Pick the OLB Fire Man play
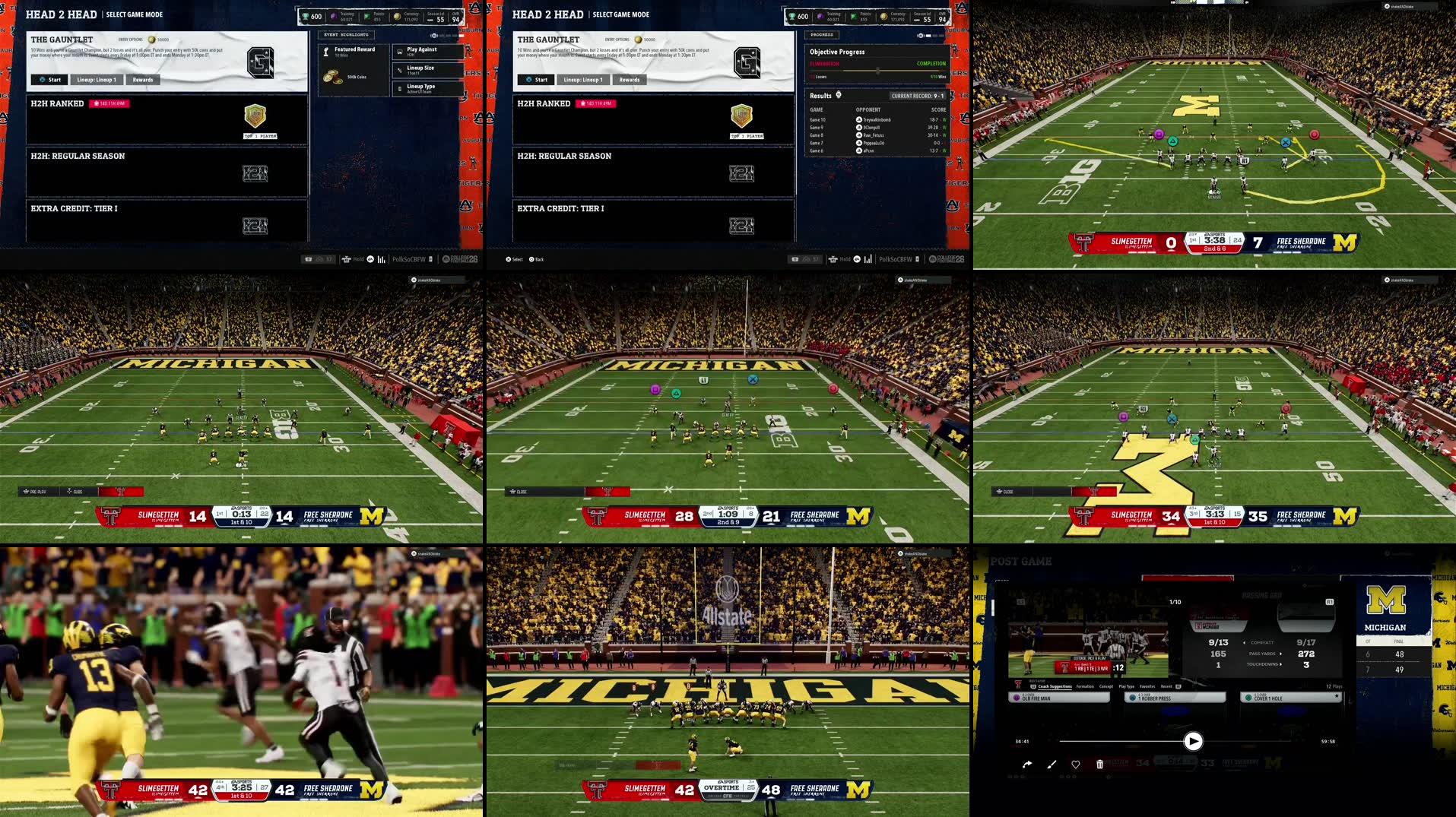The height and width of the screenshot is (817, 1456). coord(1058,698)
